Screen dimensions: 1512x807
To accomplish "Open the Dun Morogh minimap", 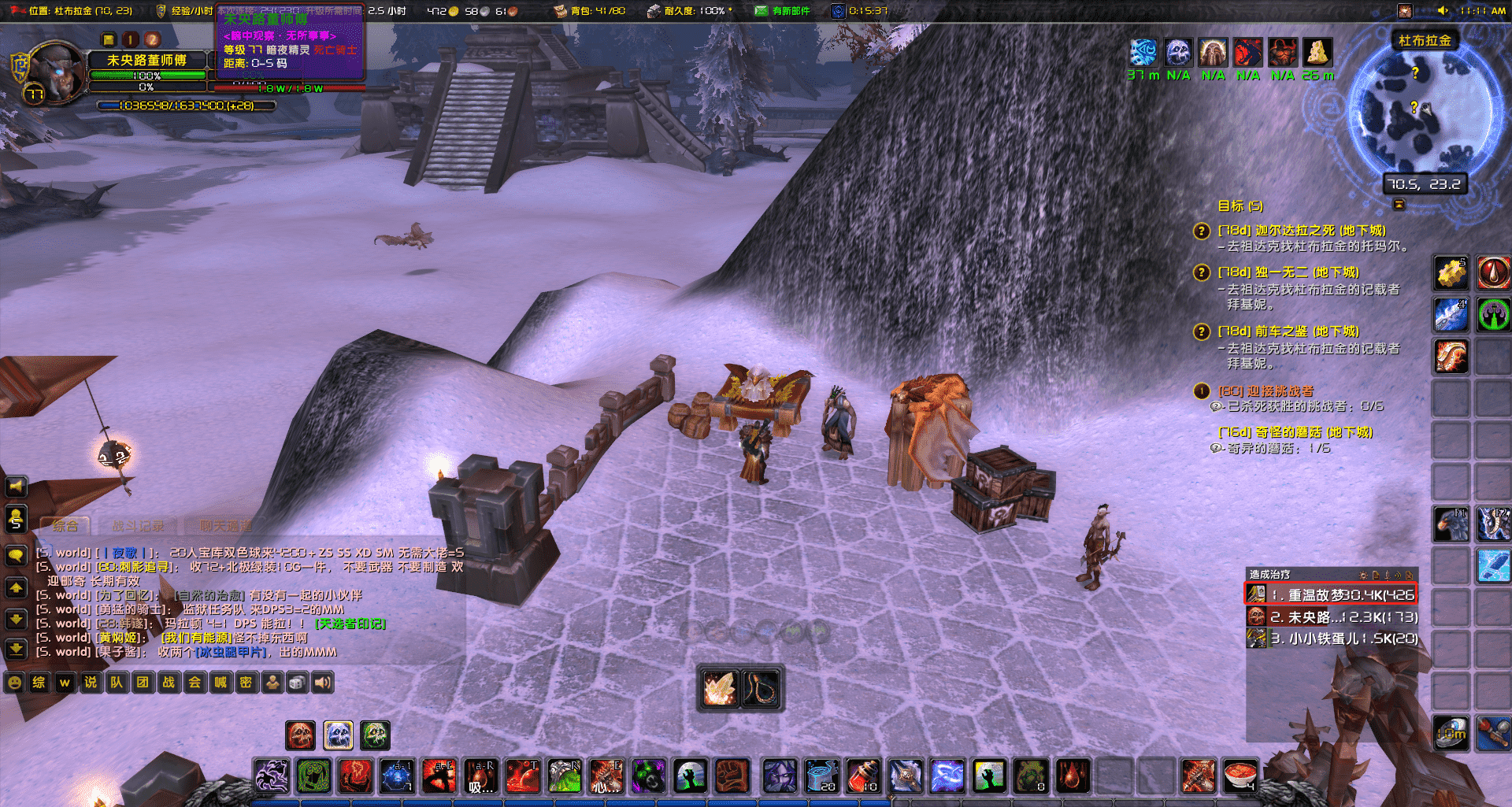I will tap(1424, 110).
